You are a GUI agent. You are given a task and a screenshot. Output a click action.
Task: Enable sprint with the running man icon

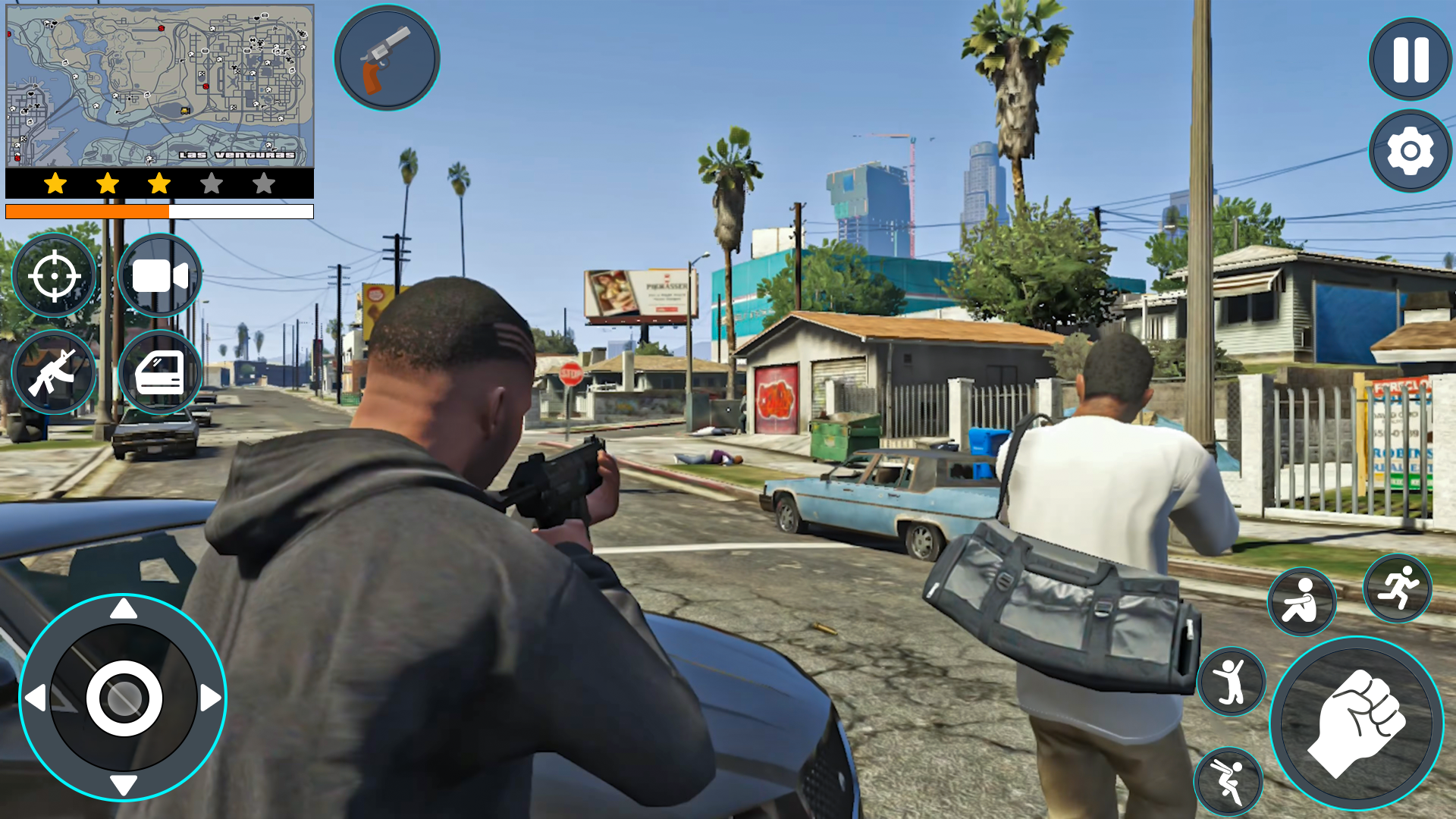point(1398,589)
